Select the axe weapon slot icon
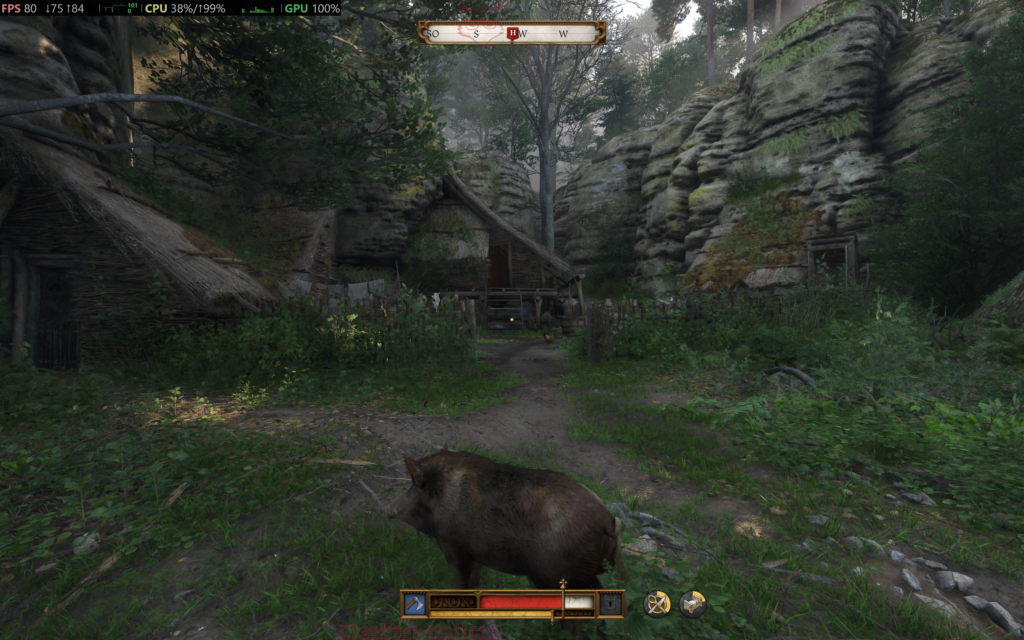1024x640 pixels. click(x=414, y=603)
